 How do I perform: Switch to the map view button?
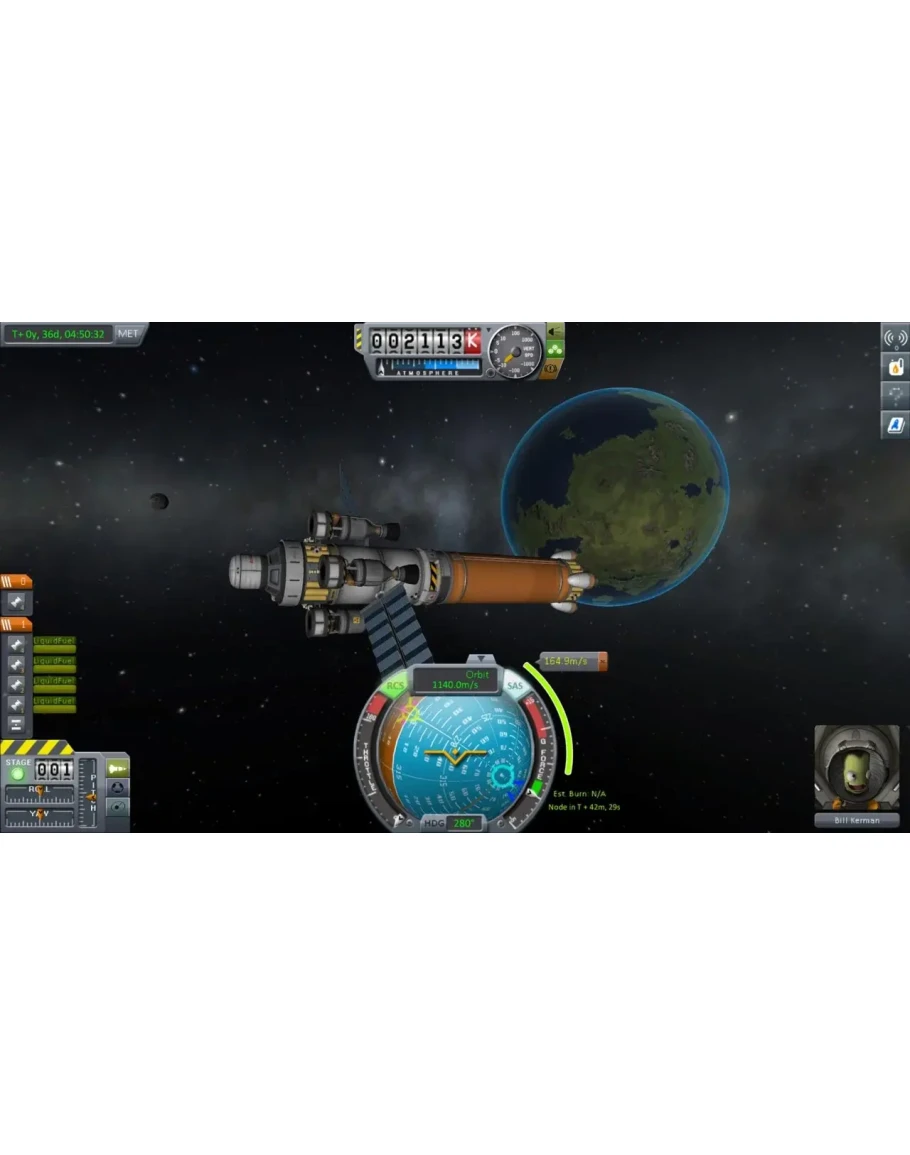point(117,806)
